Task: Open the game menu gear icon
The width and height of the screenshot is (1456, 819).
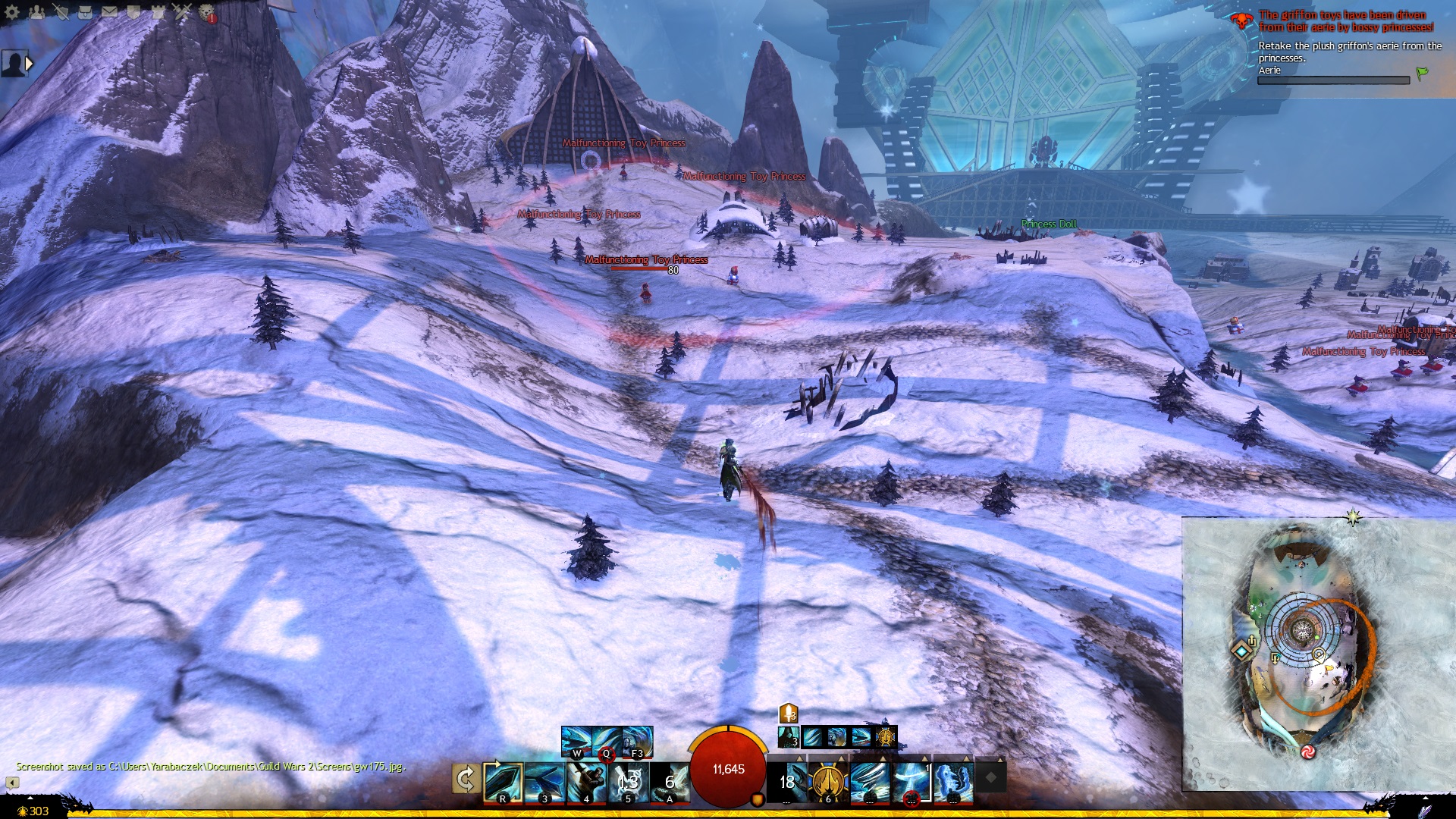Action: pos(12,11)
